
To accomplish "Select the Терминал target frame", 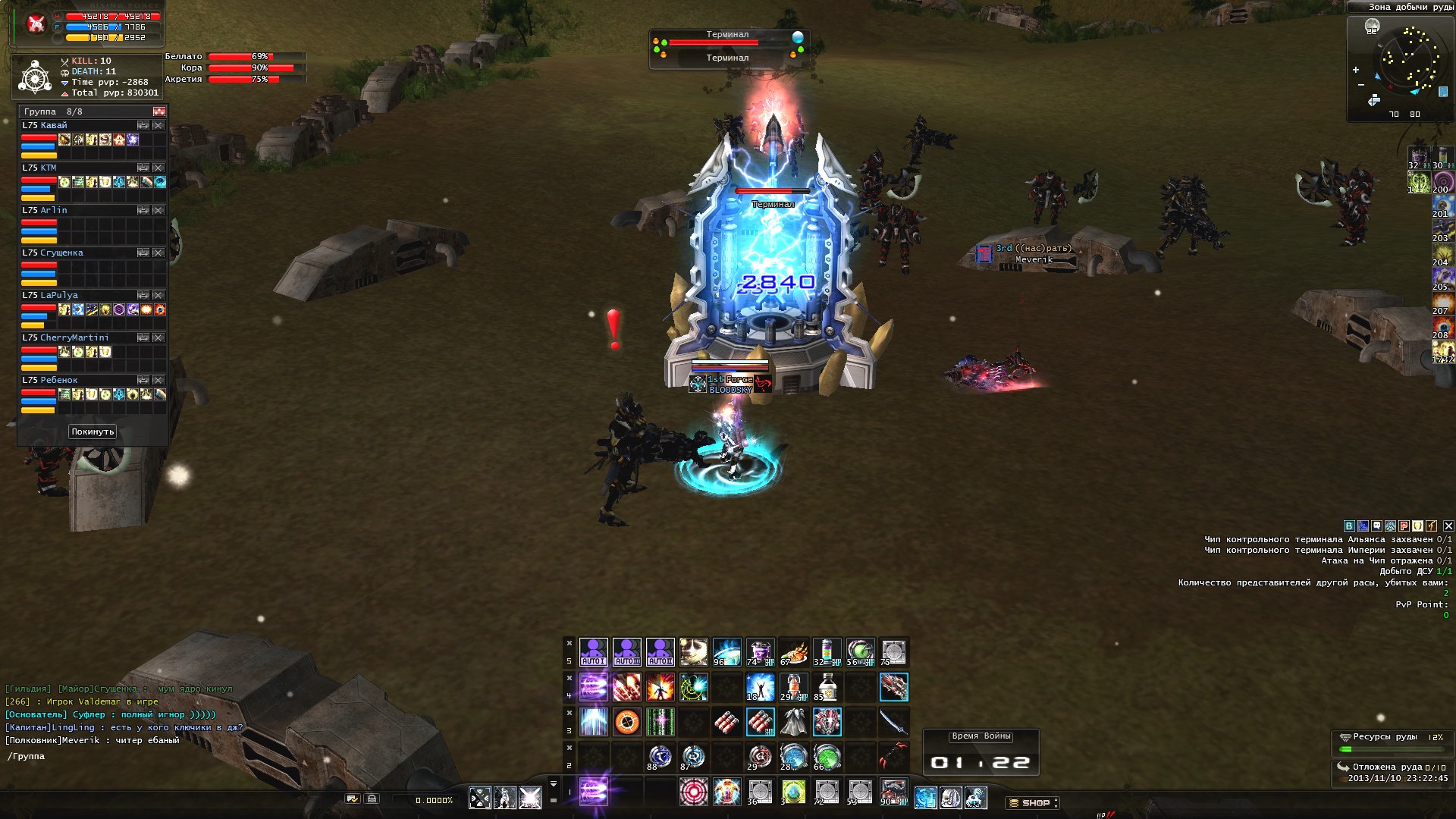I will click(x=728, y=45).
